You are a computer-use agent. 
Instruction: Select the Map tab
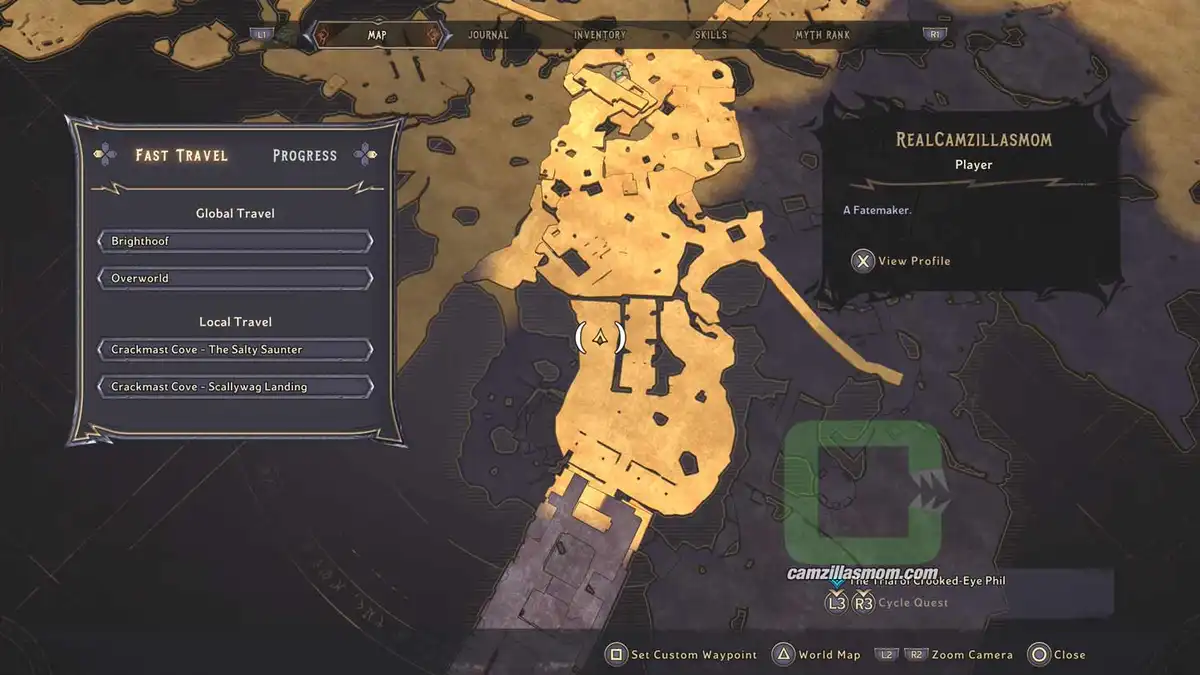point(377,35)
